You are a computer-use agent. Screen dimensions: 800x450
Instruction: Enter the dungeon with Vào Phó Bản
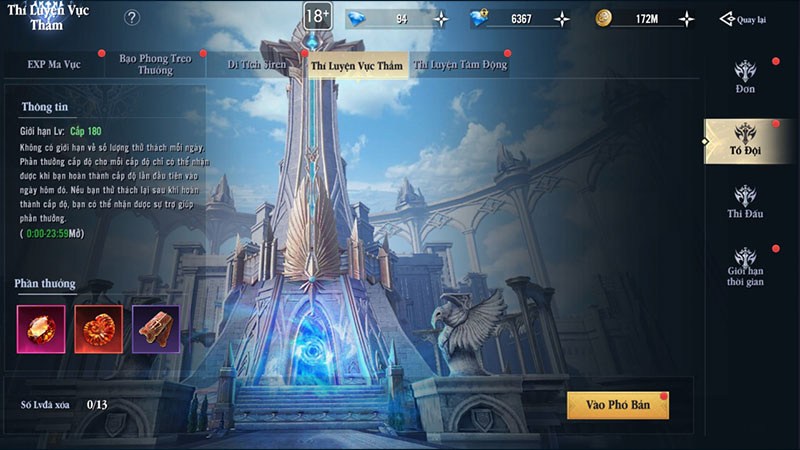tap(617, 404)
